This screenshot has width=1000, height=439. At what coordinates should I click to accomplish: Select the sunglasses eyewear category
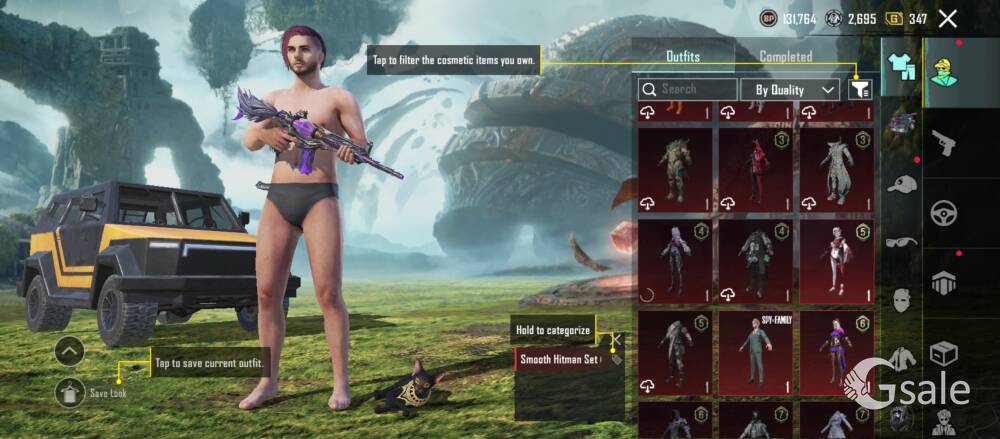[x=902, y=241]
